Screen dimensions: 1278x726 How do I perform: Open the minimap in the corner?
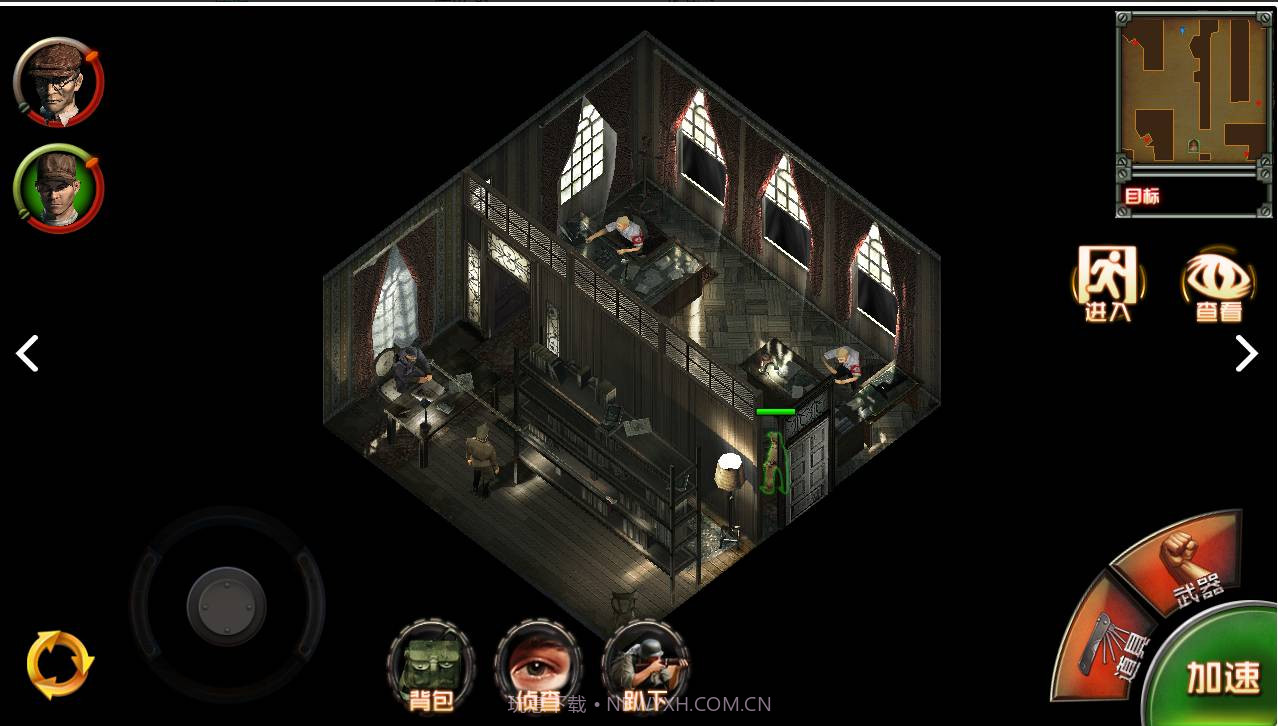(1192, 90)
